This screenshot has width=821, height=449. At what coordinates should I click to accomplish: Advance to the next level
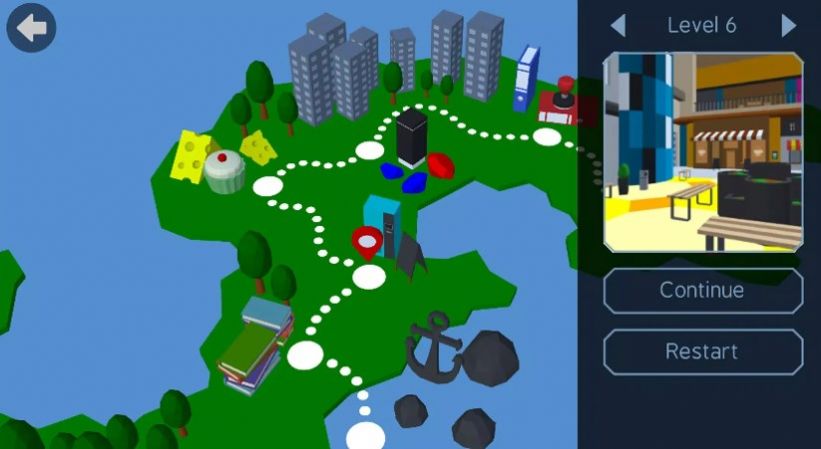pos(788,26)
